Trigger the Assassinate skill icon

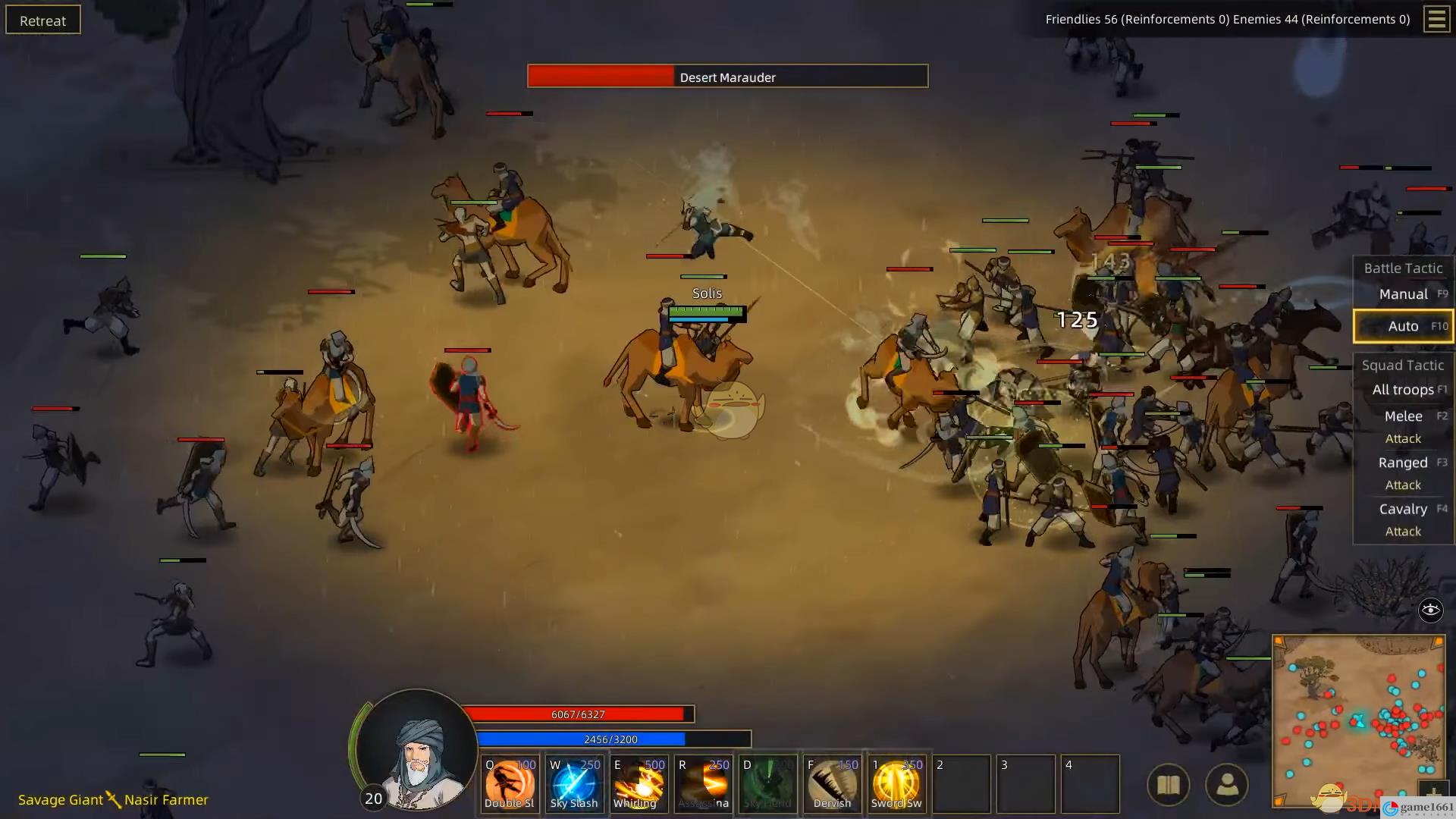coord(703,783)
